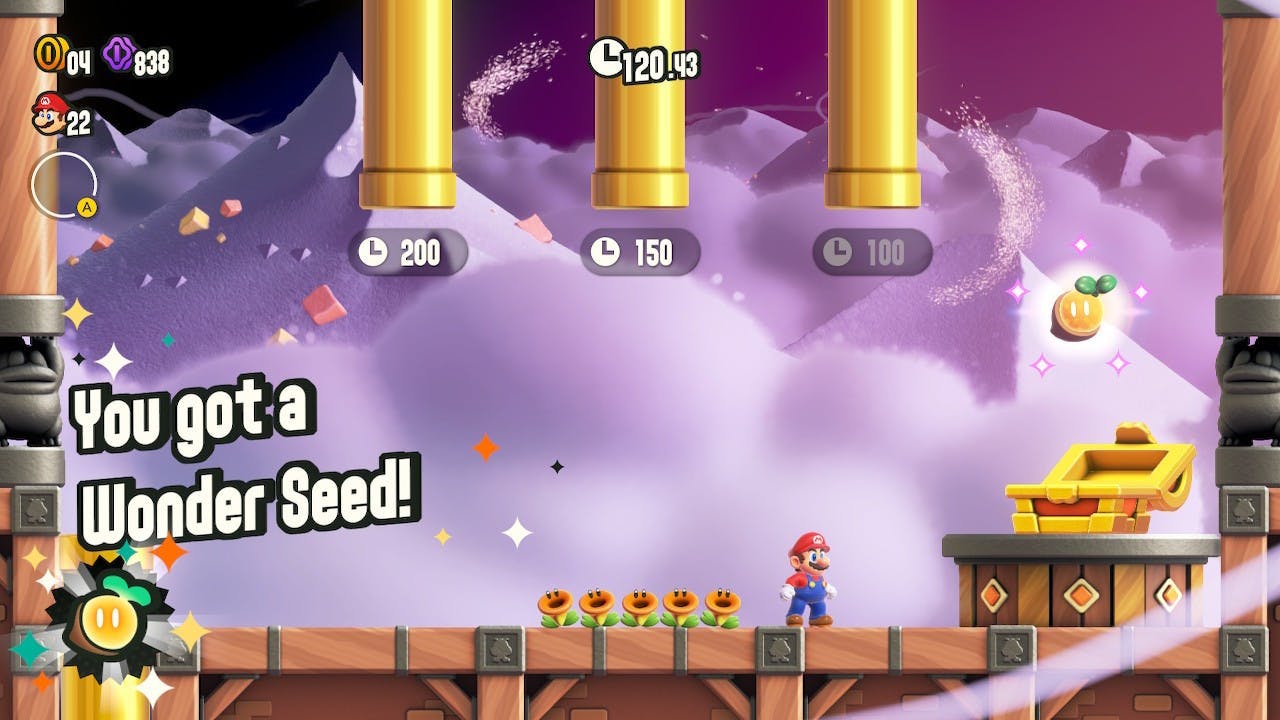Select the 200 time goal label
Viewport: 1280px width, 720px height.
click(x=407, y=253)
